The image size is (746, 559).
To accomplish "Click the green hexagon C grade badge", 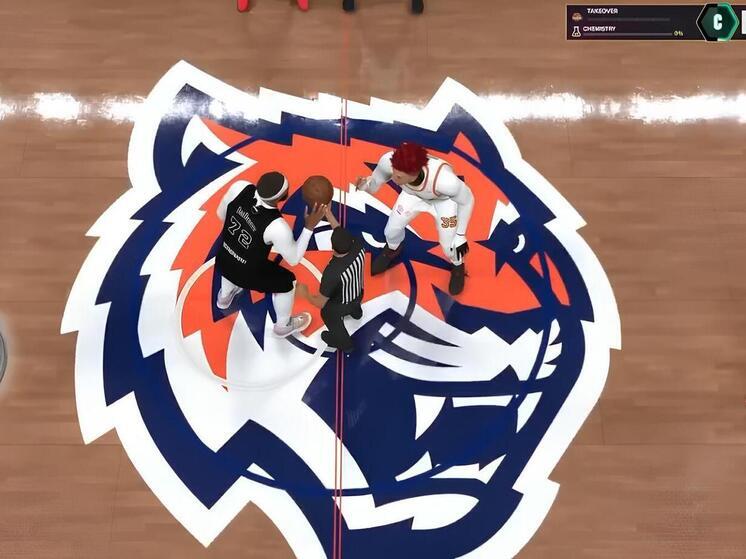I will click(x=717, y=21).
